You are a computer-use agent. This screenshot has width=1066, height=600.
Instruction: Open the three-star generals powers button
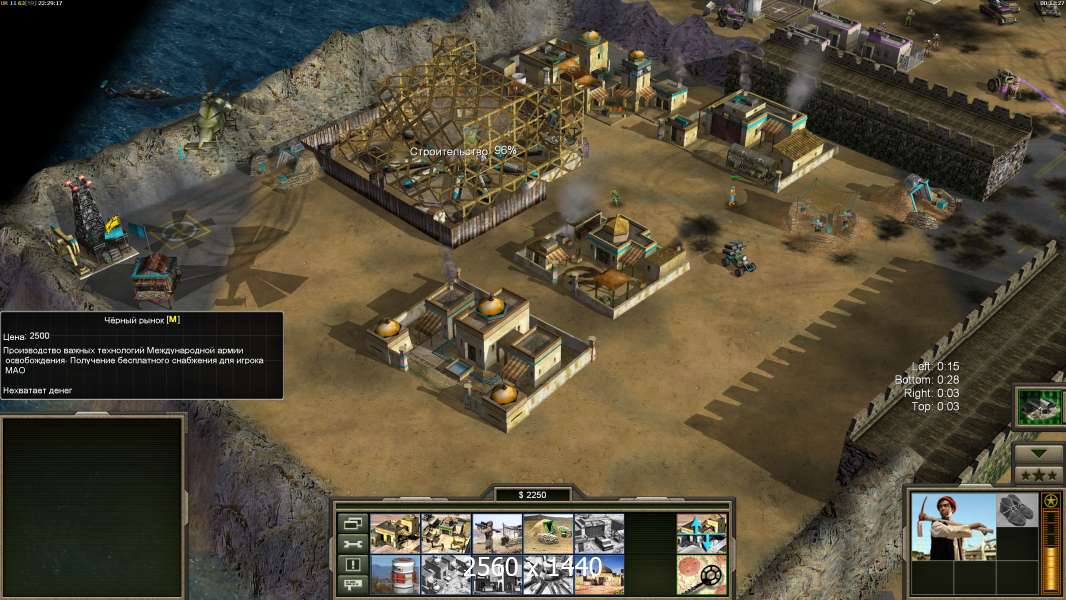[x=1038, y=473]
